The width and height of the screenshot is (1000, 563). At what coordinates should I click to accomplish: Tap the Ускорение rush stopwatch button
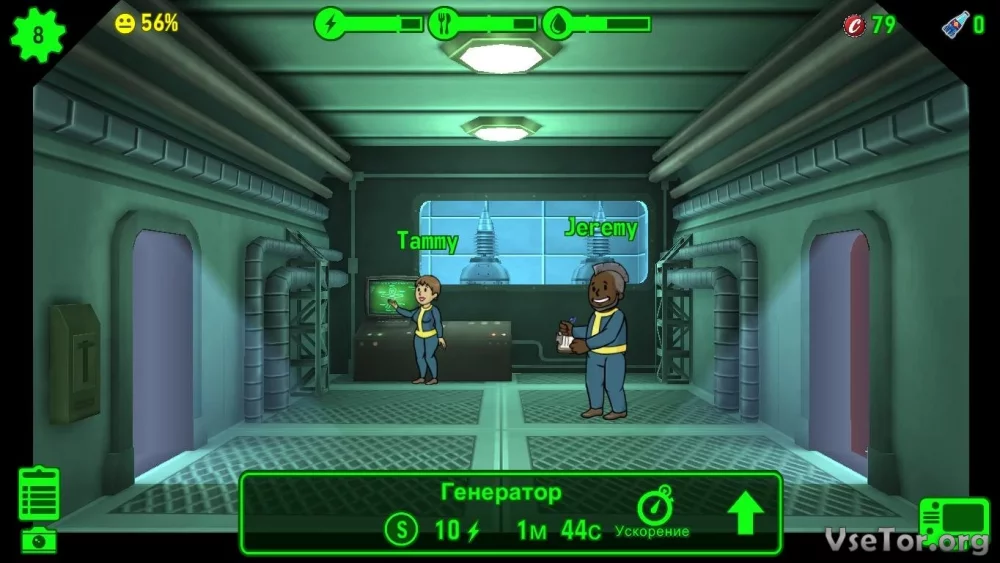[x=655, y=508]
